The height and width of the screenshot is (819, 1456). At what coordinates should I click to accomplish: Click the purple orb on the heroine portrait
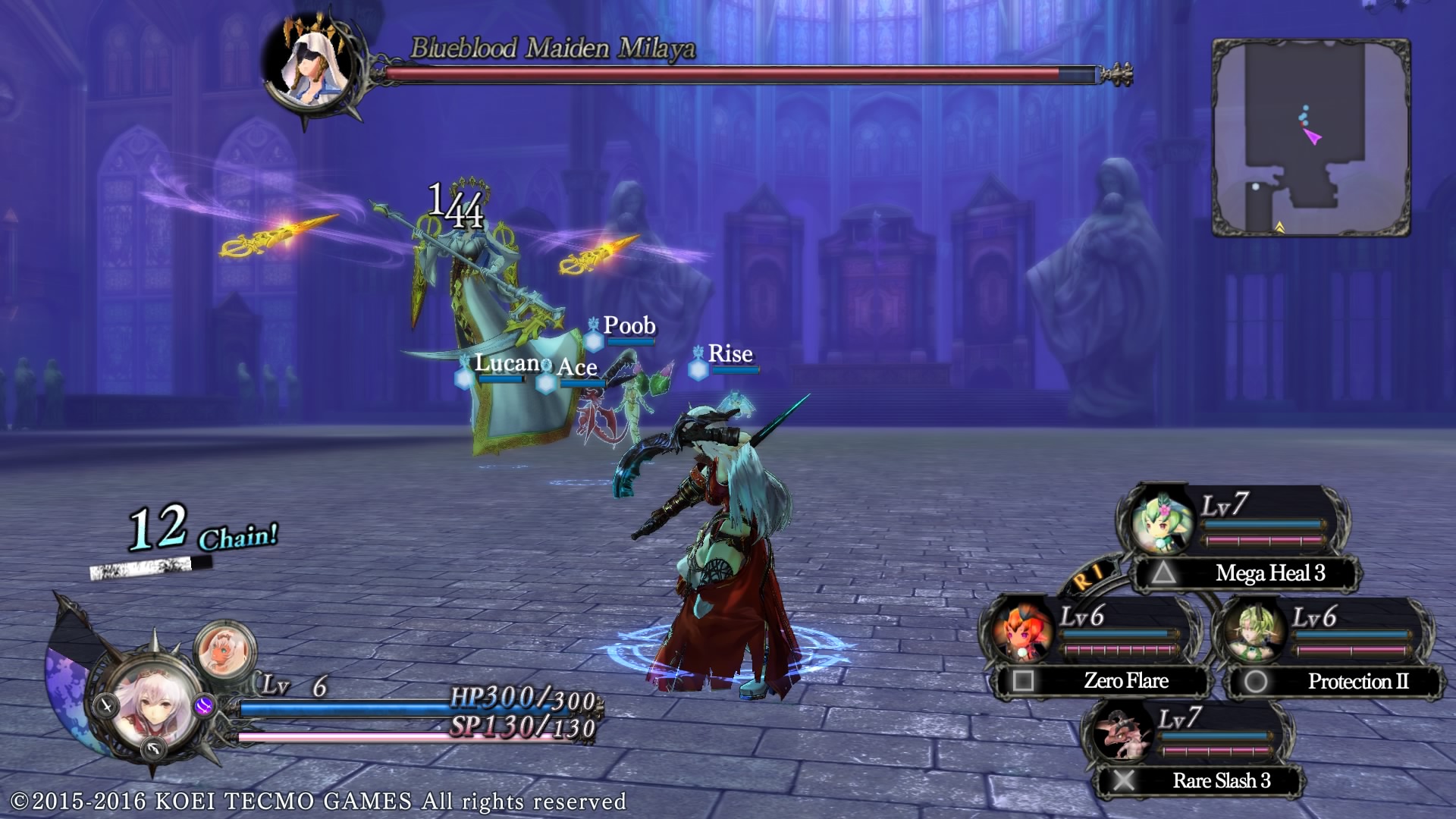click(204, 707)
